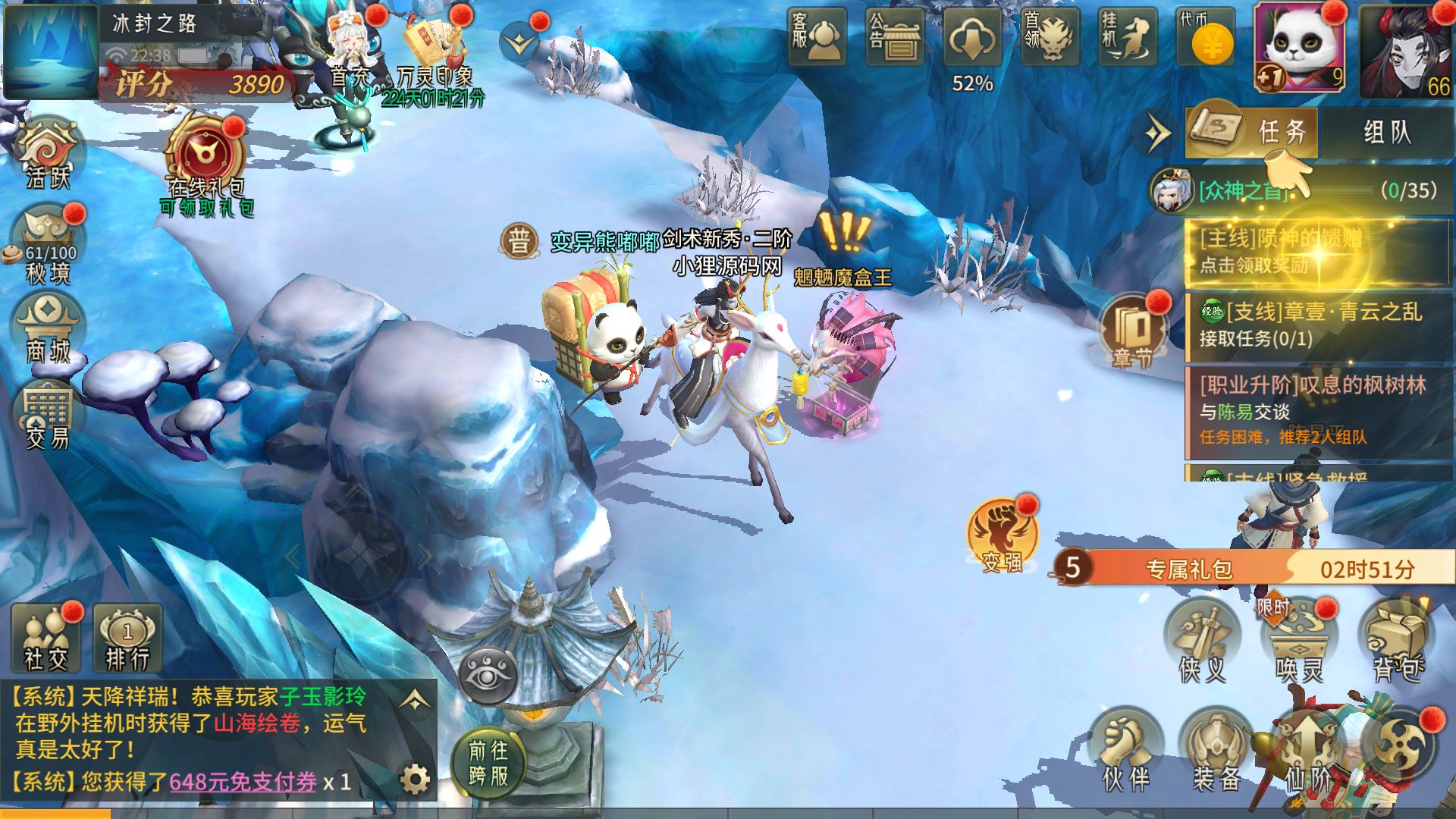
Task: Switch to the 组队 team tab
Action: (1387, 133)
